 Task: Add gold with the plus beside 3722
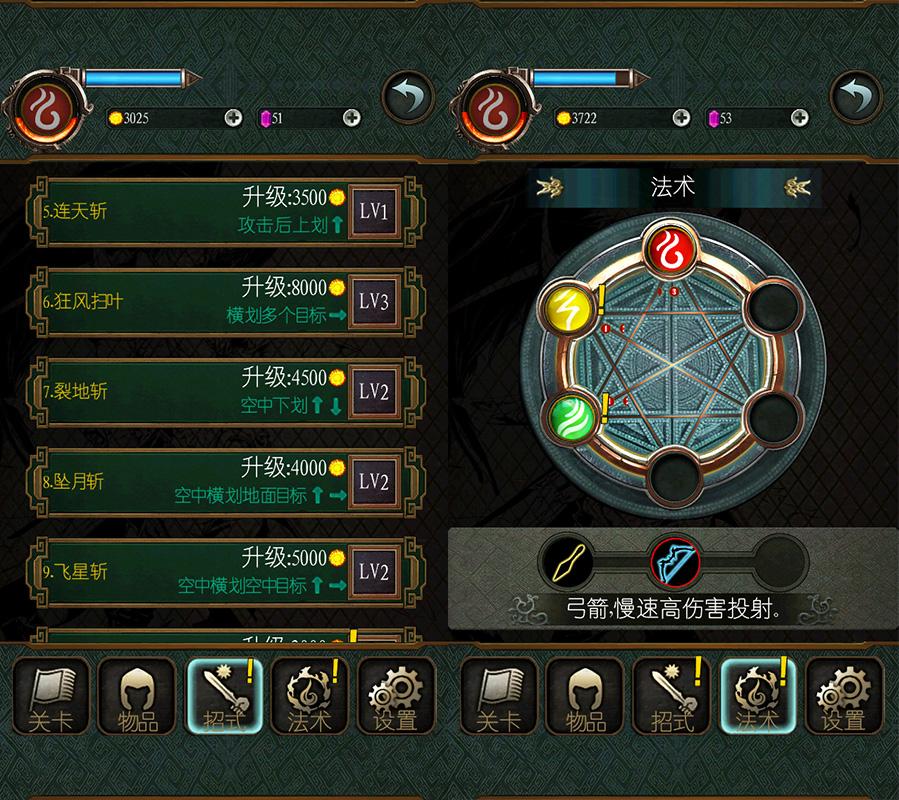pyautogui.click(x=681, y=118)
